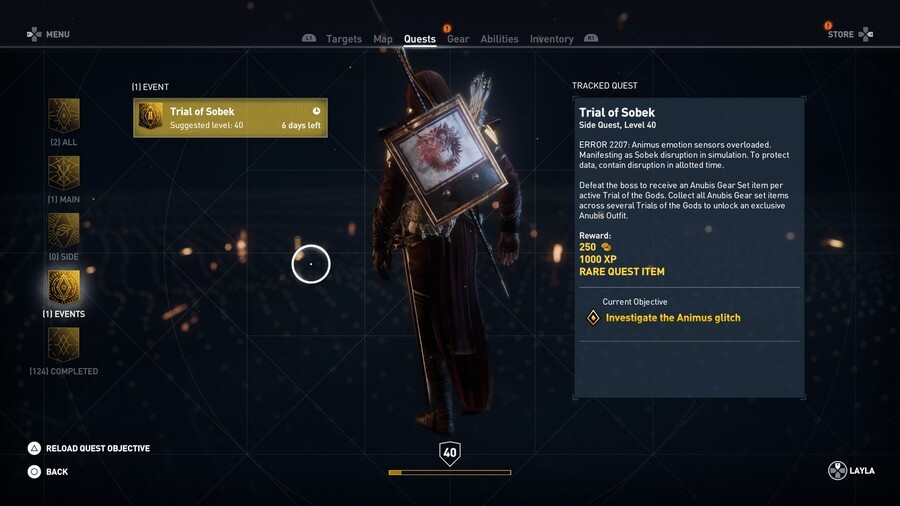Switch to the Inventory tab
This screenshot has height=506, width=900.
point(551,39)
